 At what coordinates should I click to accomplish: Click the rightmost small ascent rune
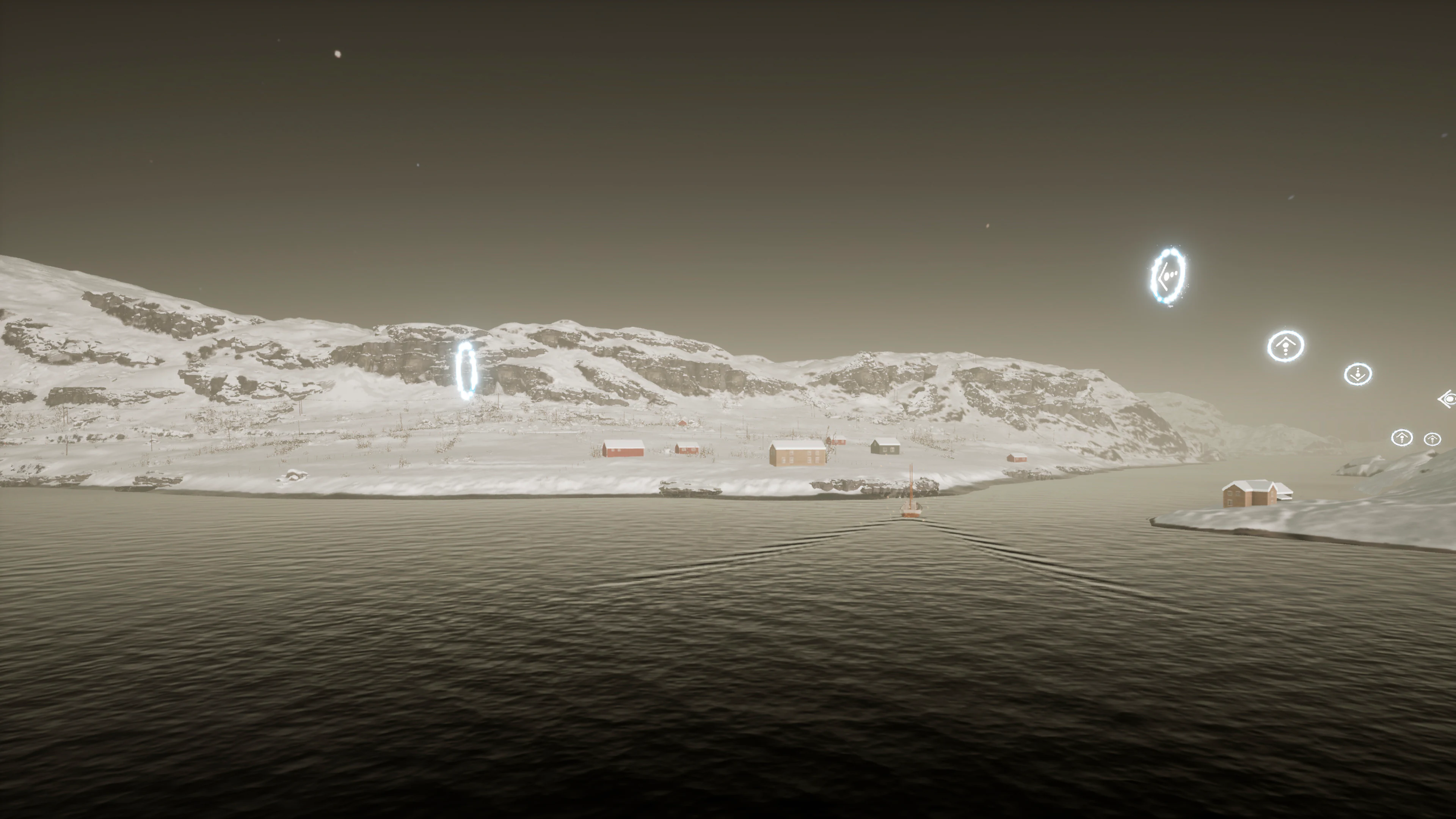point(1432,440)
